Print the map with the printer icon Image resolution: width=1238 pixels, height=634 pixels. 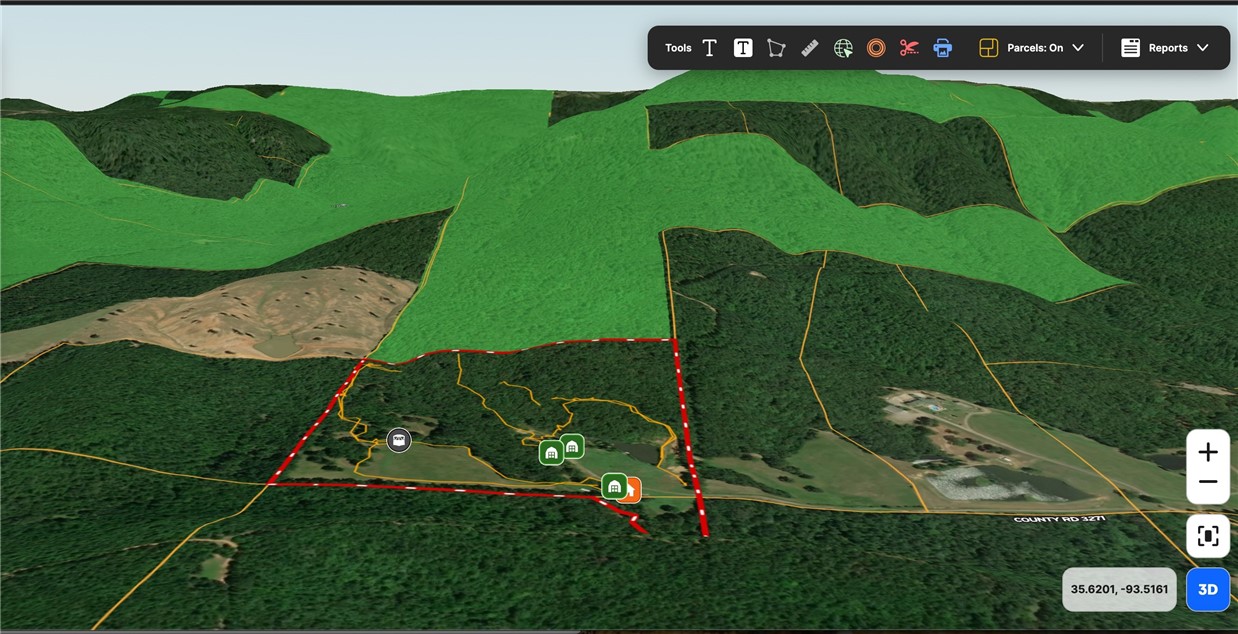click(x=942, y=48)
